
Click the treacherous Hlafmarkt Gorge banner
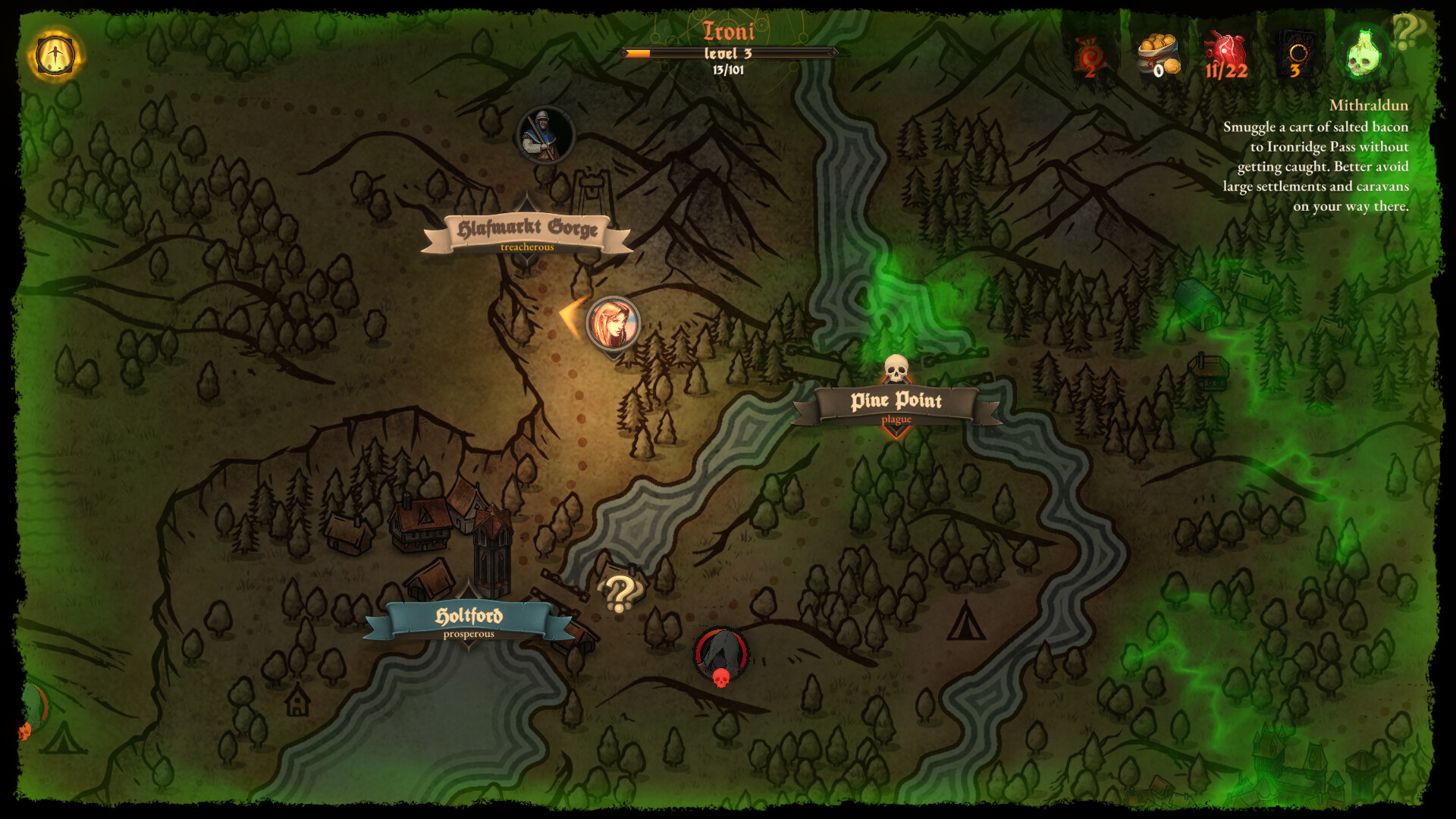529,227
